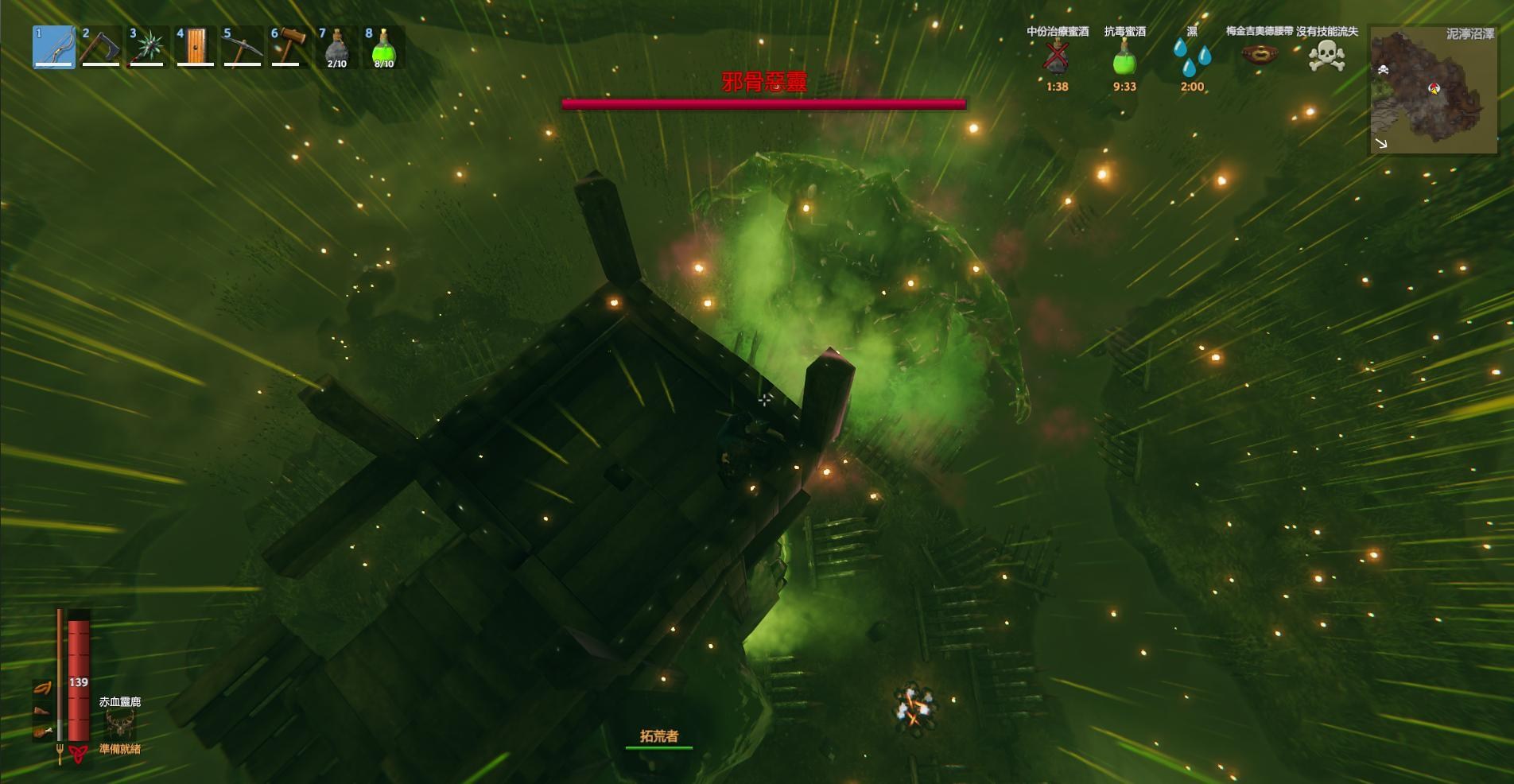Screen dimensions: 1514x784
Task: Click the drumstick food icon
Action: click(42, 732)
